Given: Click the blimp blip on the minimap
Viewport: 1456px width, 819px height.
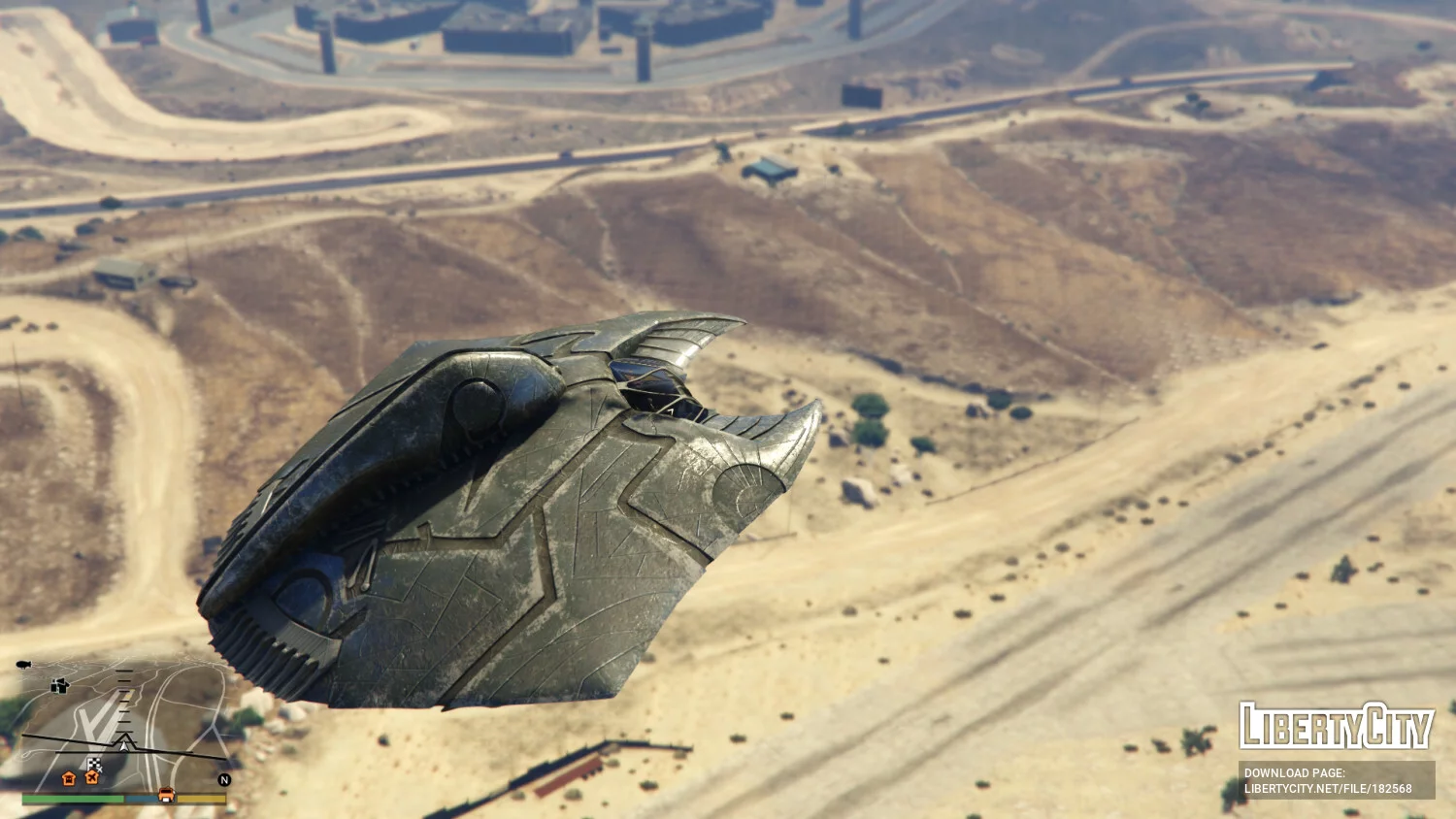Looking at the screenshot, I should tap(23, 665).
